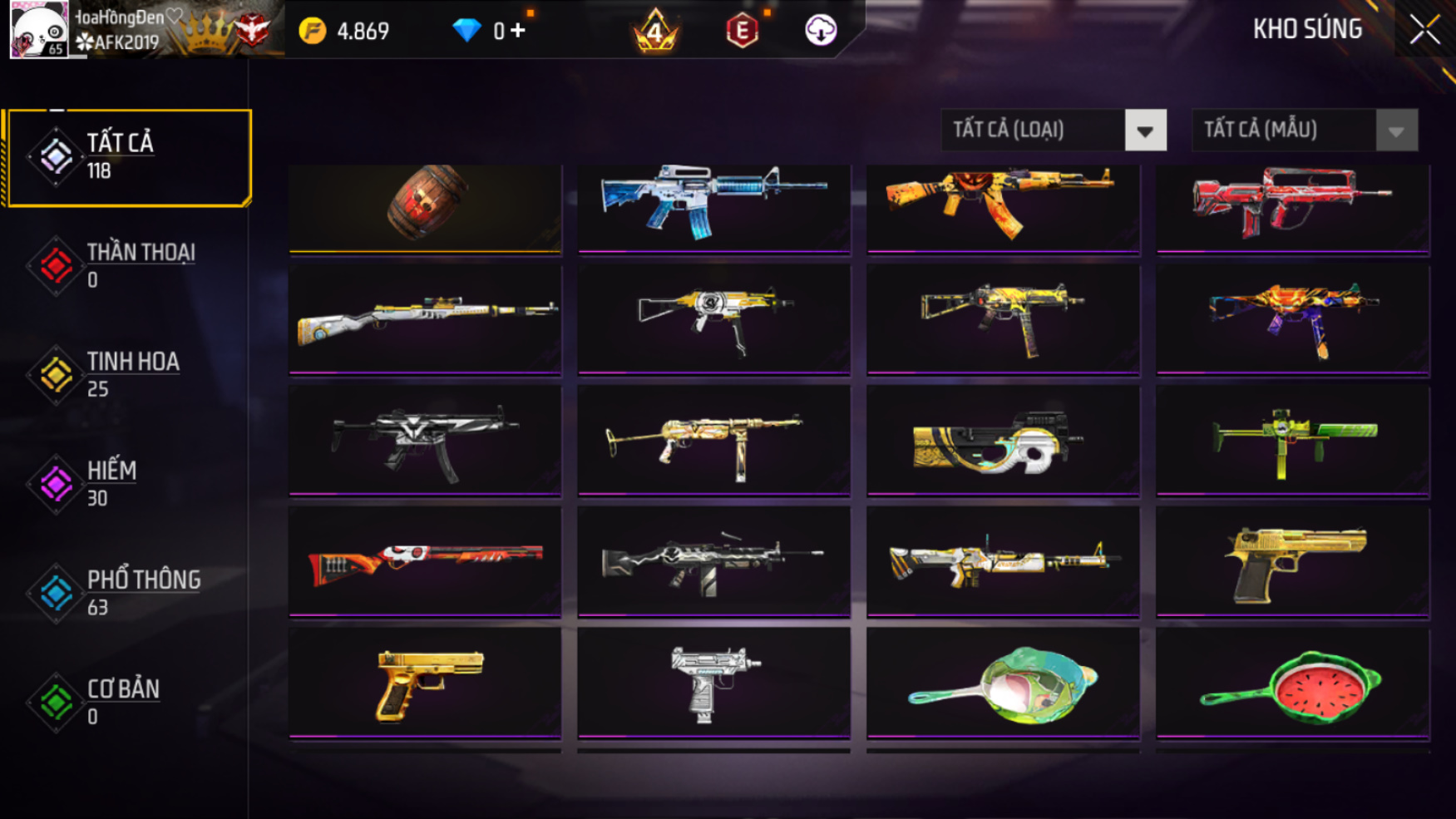Open the Tinh Hoa weapon category
1456x819 pixels.
[x=125, y=374]
